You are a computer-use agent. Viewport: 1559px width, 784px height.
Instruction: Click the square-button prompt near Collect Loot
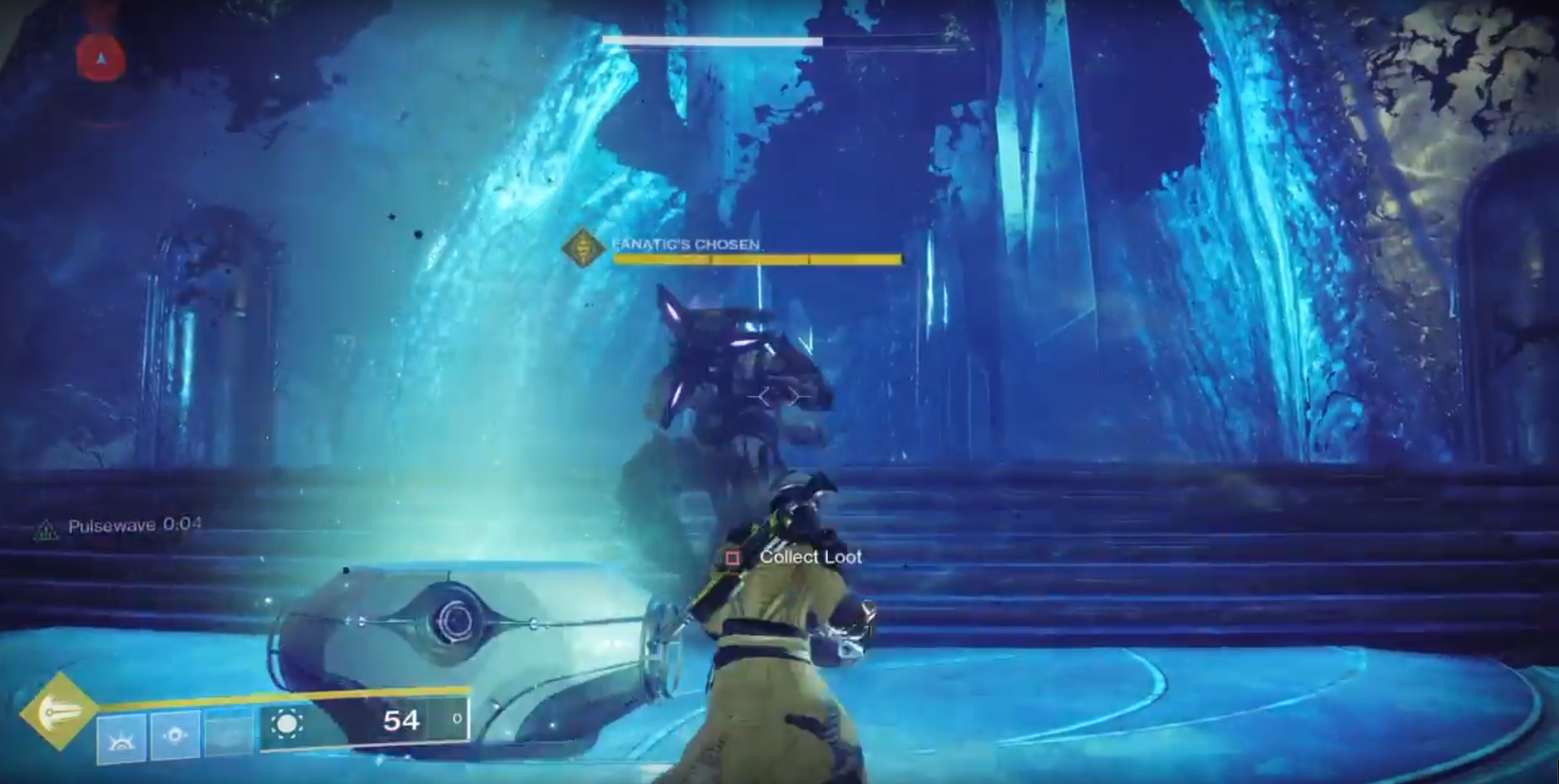(x=732, y=557)
